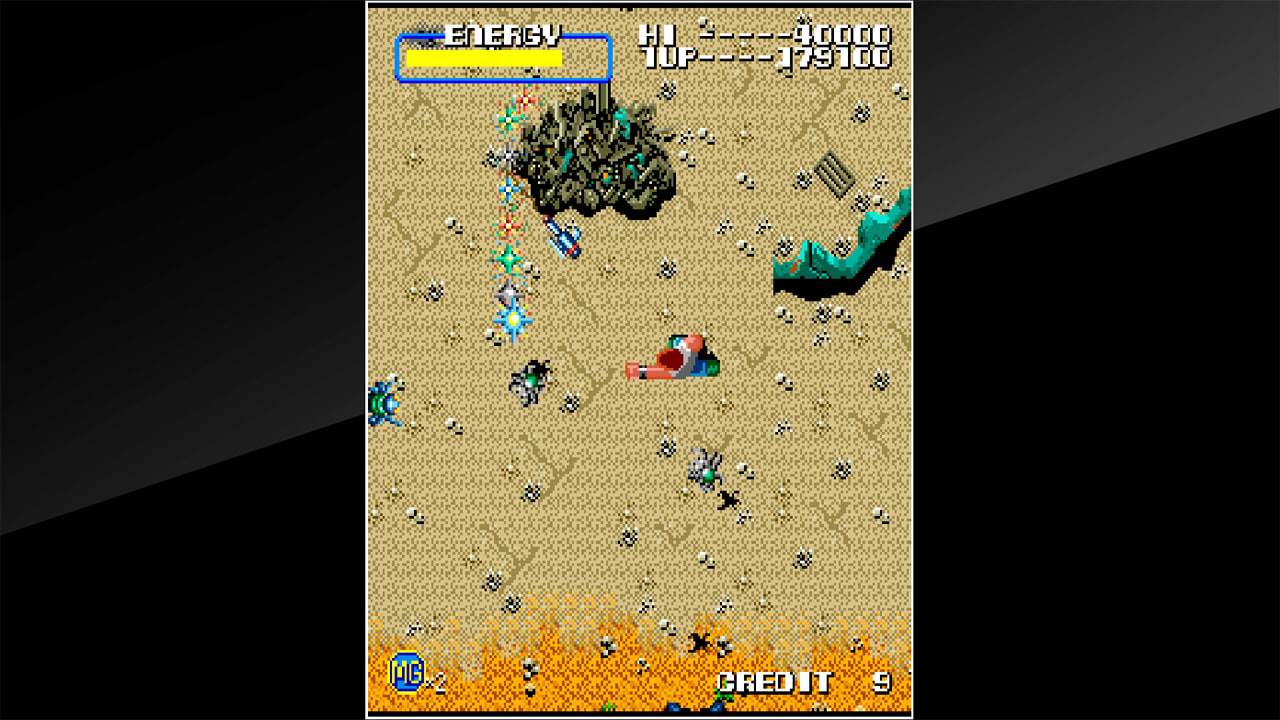Click the ENERGY label
The width and height of the screenshot is (1280, 720).
(x=505, y=33)
